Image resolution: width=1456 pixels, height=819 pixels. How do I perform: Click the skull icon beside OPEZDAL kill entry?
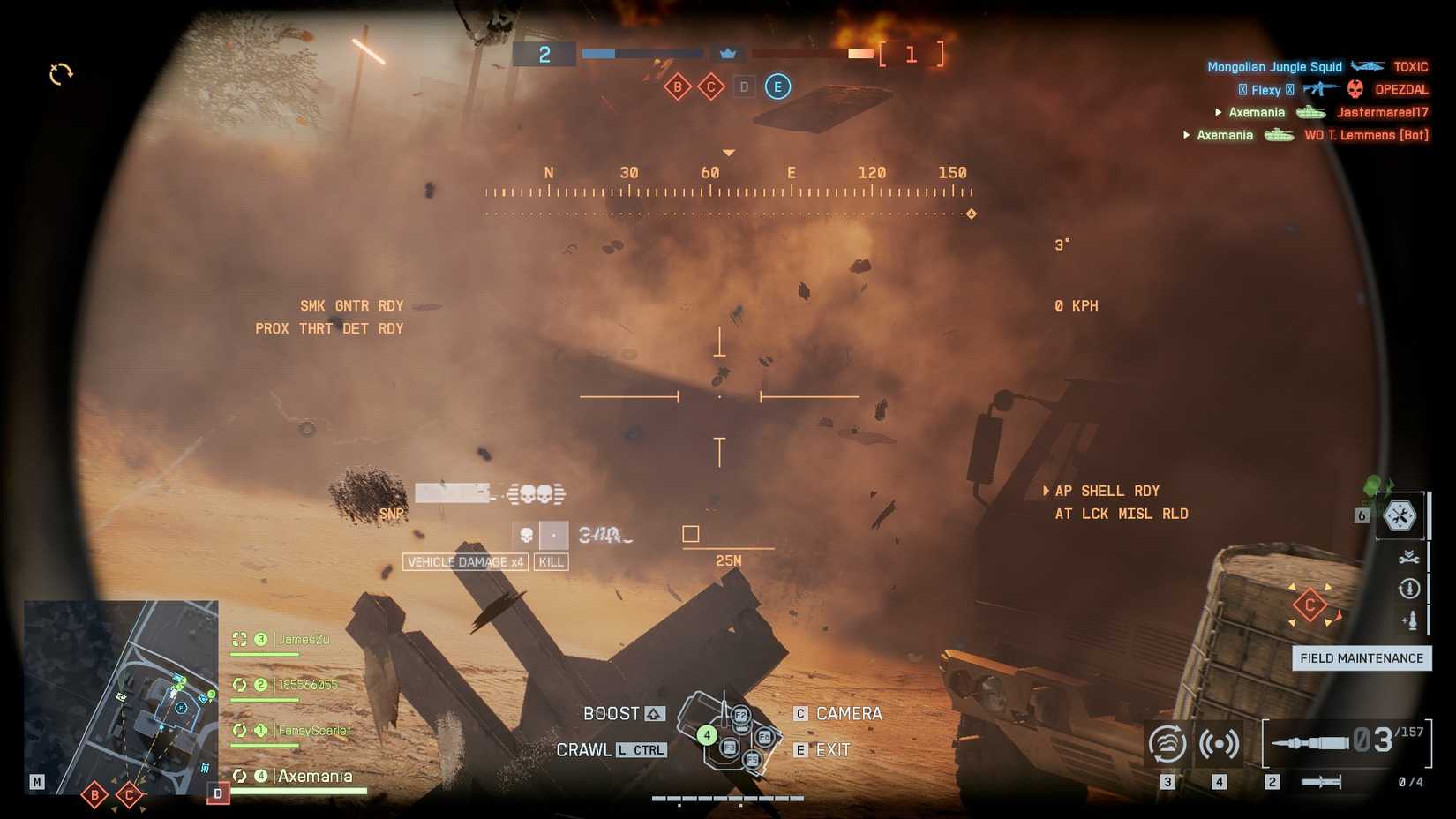pos(1355,89)
